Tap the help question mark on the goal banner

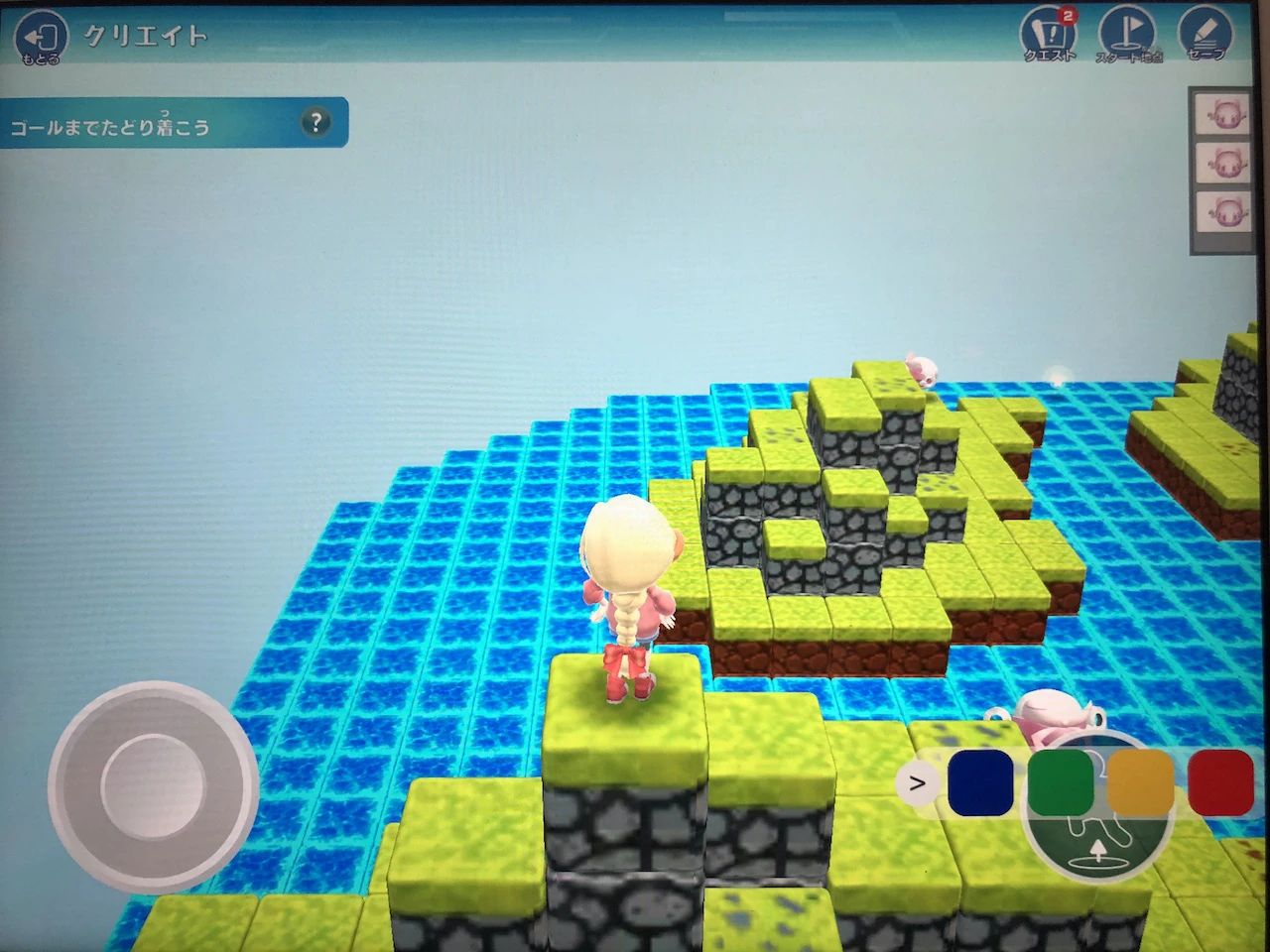316,122
